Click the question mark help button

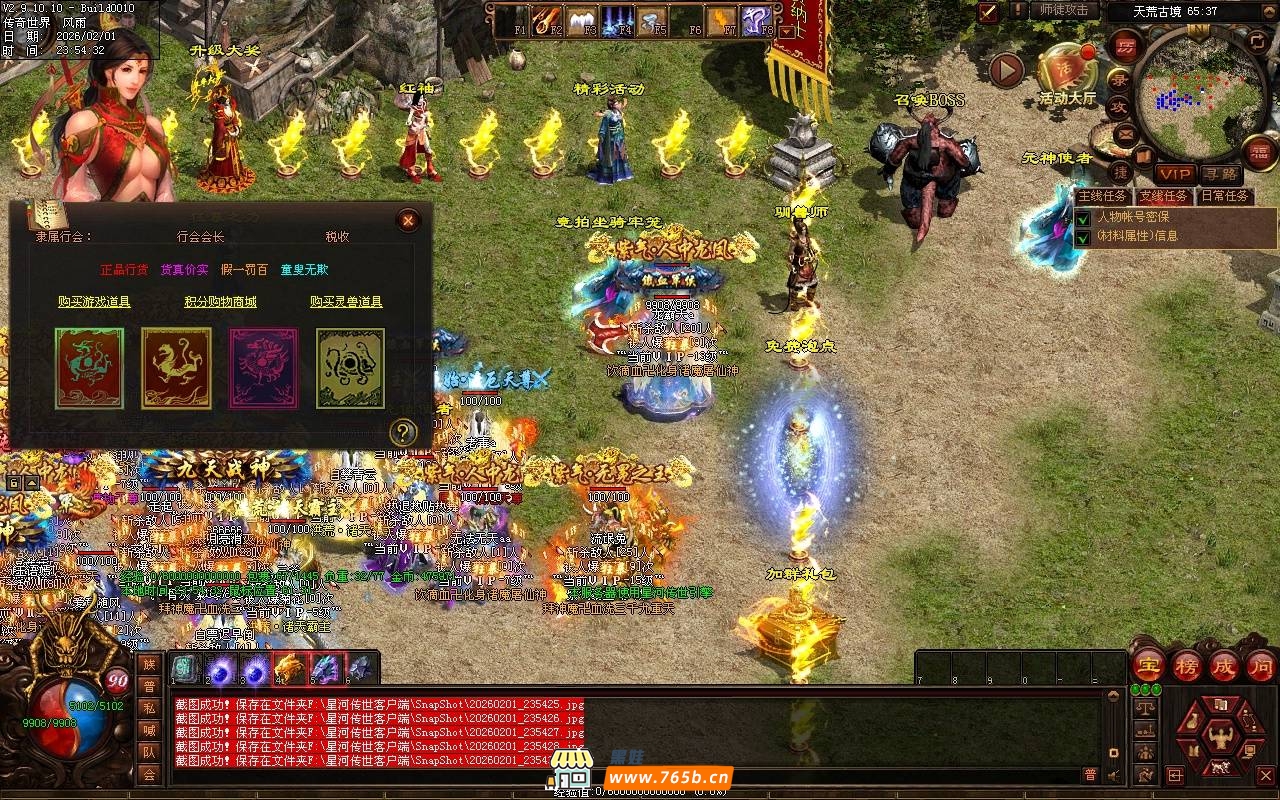coord(402,432)
